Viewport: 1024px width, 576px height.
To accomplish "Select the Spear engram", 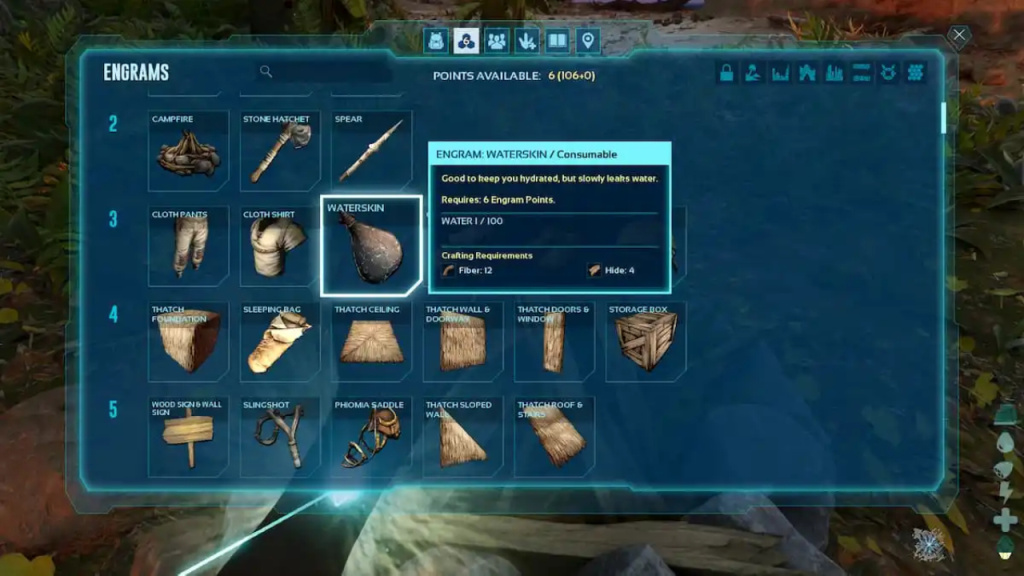I will (371, 151).
